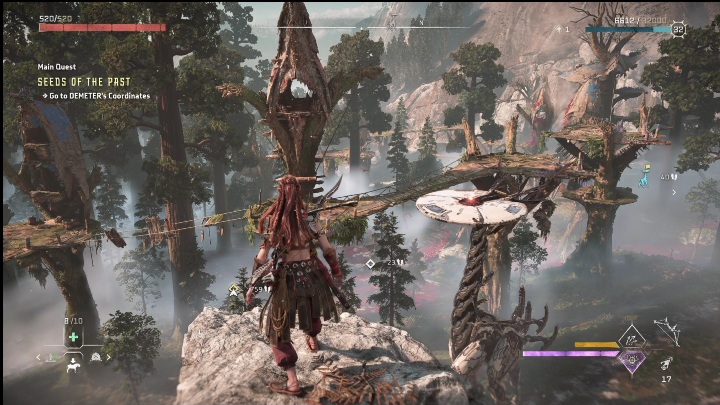Use the green medicinal berries slot

click(73, 337)
